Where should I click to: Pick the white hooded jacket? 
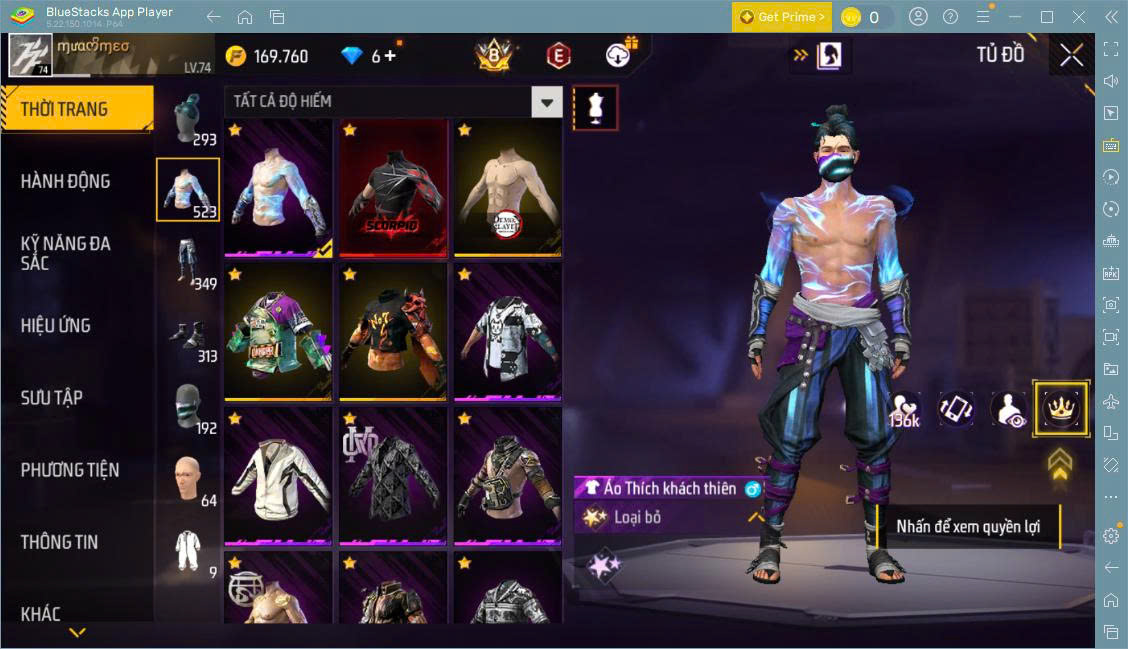coord(278,475)
